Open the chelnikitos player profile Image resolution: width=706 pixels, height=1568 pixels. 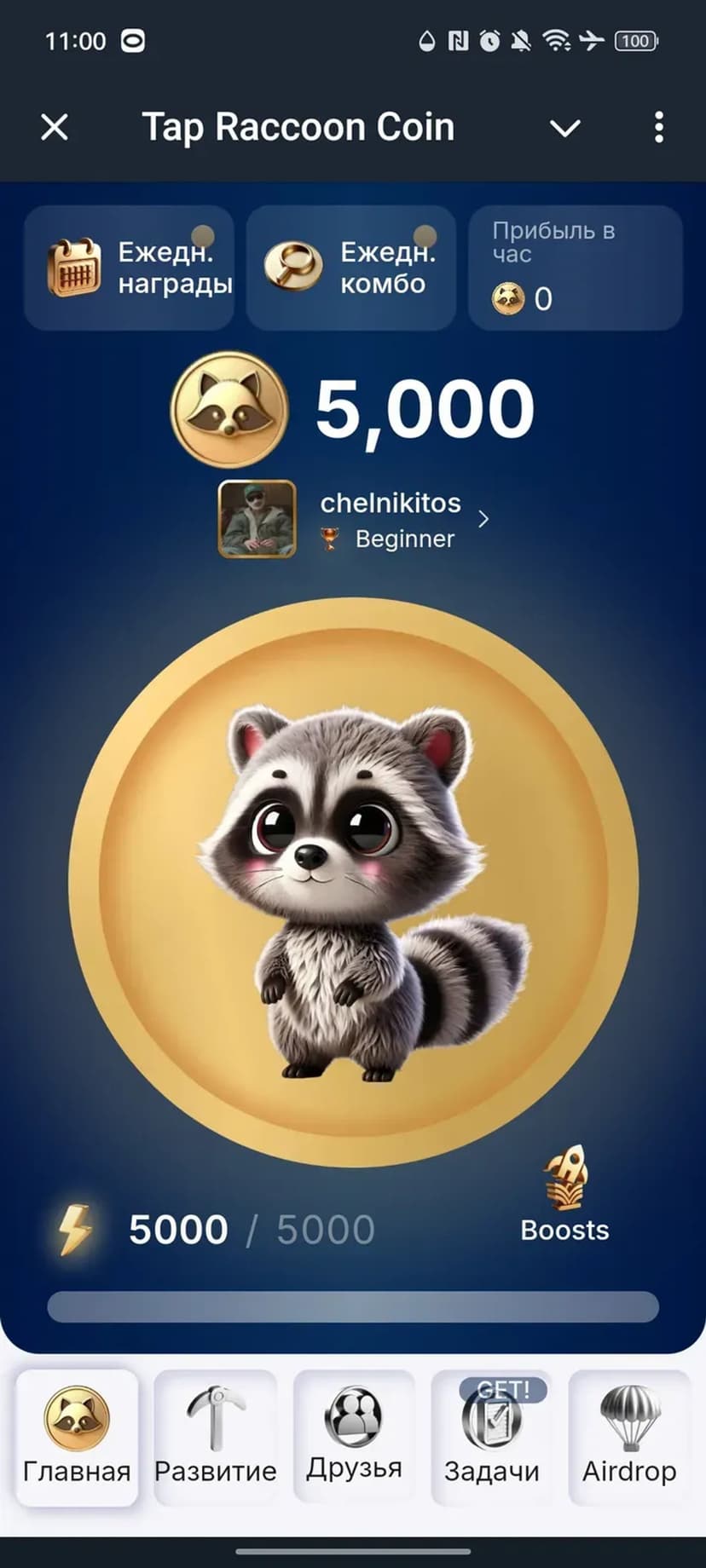(354, 519)
